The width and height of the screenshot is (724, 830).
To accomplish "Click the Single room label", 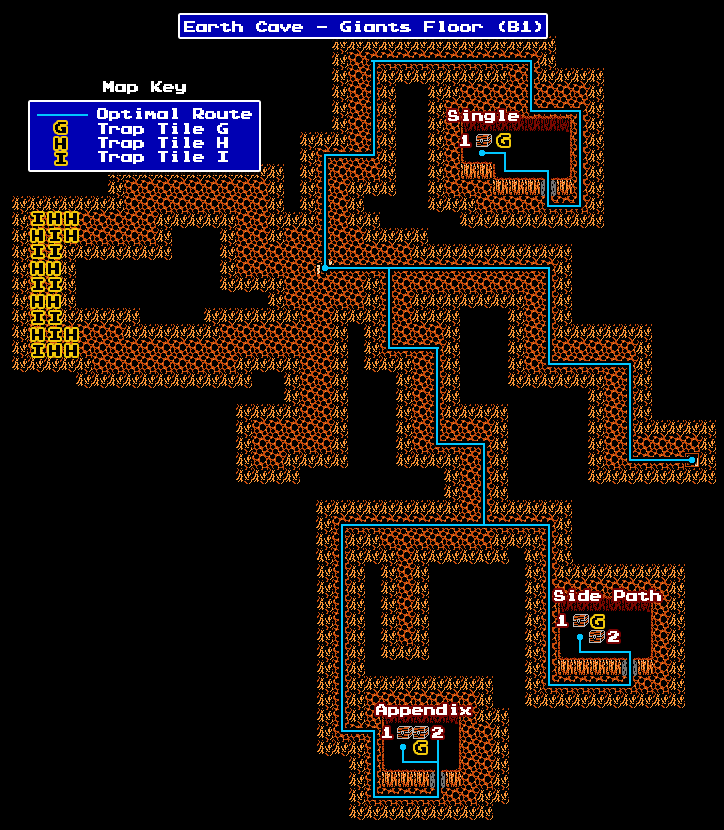I will pos(483,116).
